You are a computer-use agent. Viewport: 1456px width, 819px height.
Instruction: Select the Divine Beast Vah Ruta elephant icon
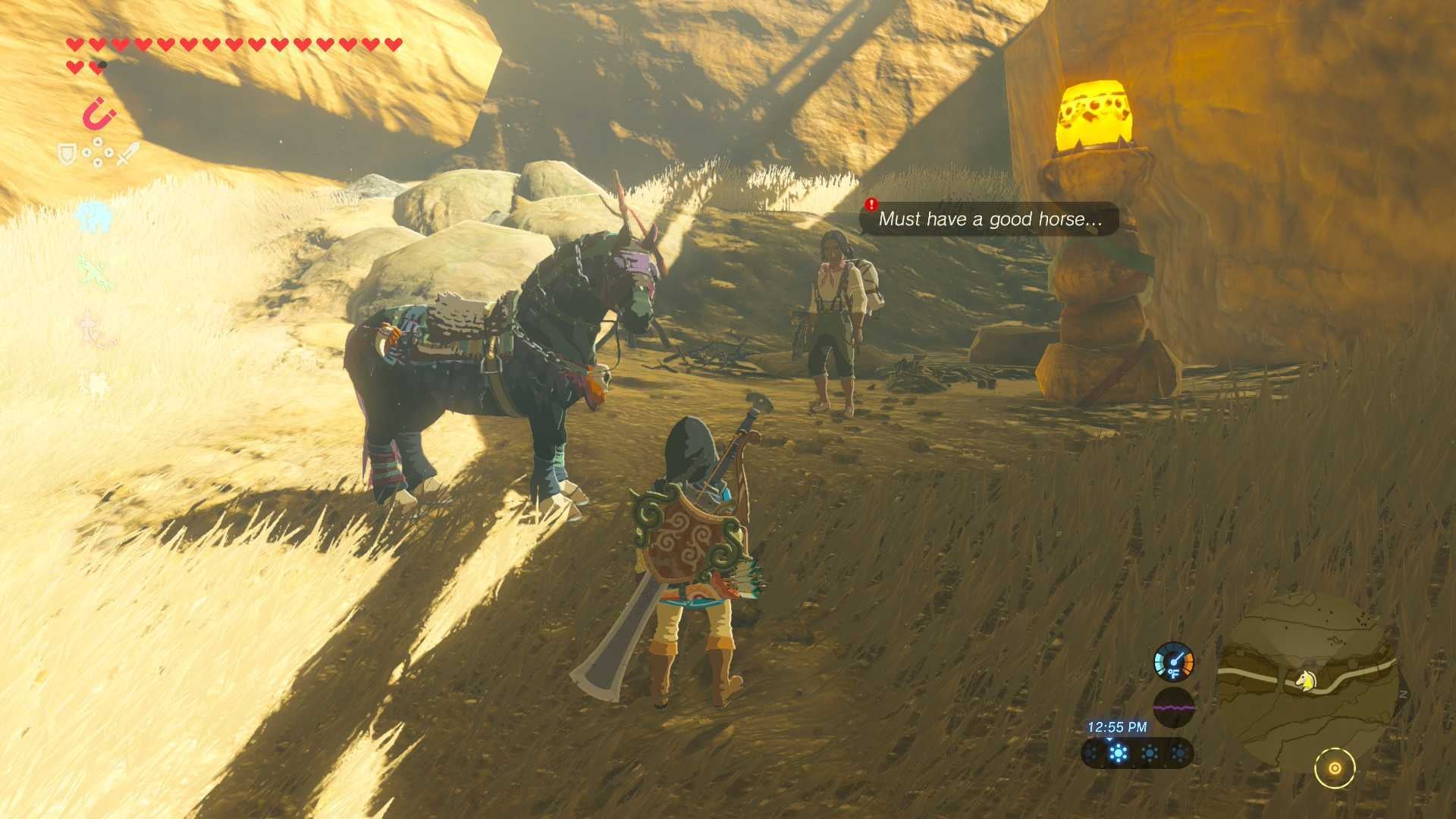point(93,218)
